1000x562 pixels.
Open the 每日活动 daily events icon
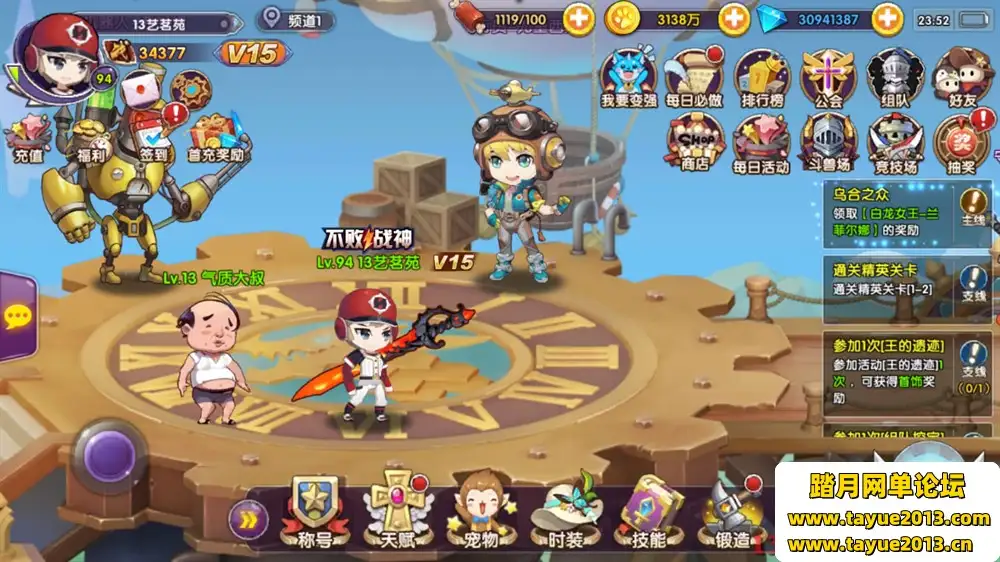[761, 140]
